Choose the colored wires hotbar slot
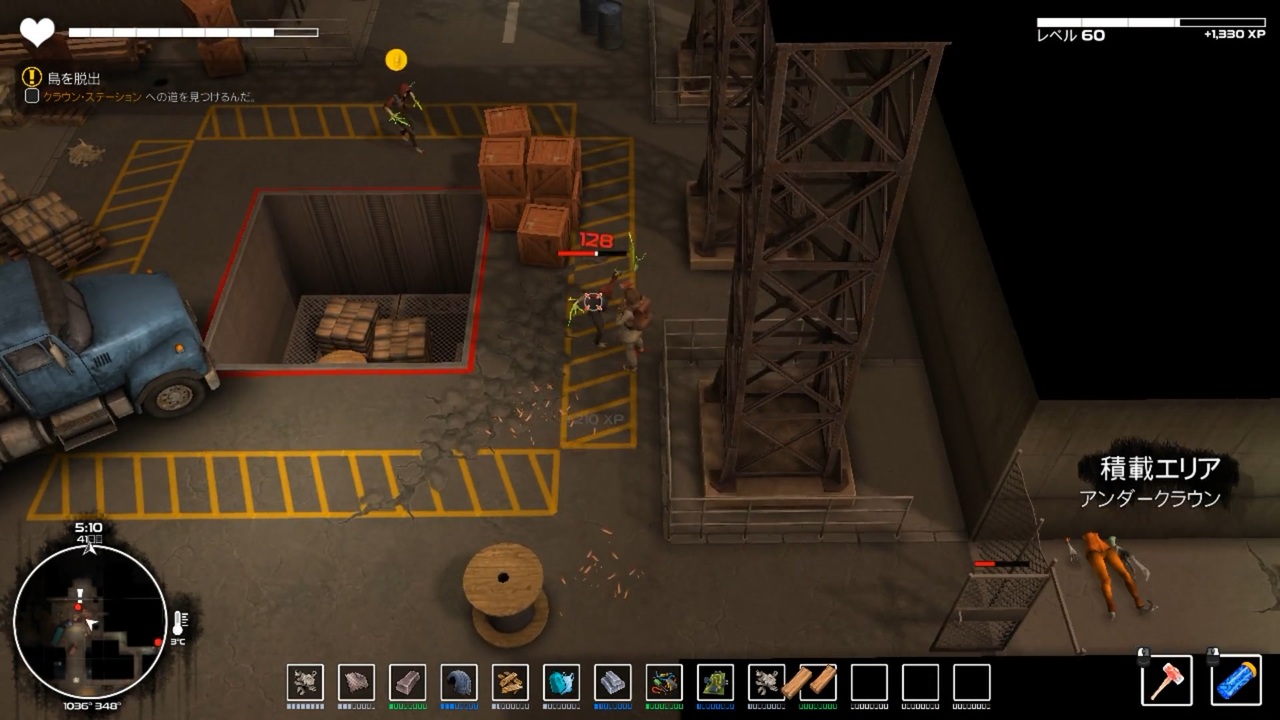The image size is (1280, 720). pos(664,682)
